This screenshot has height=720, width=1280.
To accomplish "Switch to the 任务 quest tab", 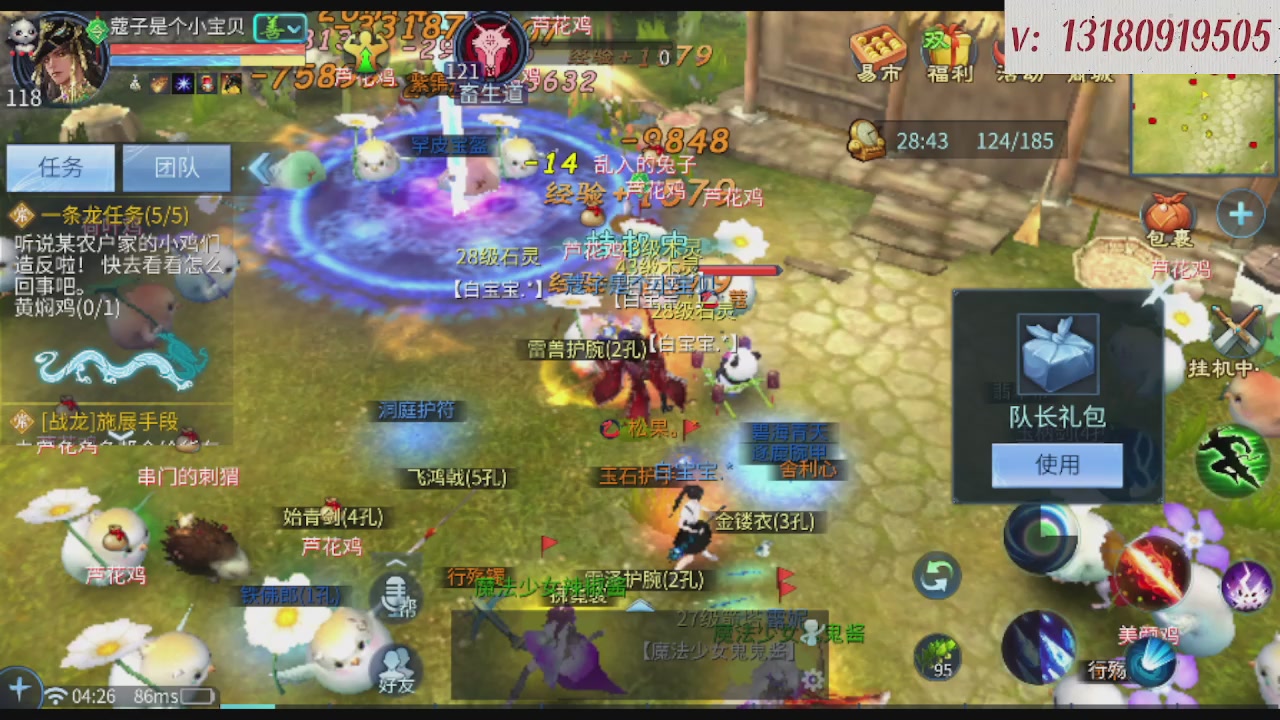I will (x=60, y=168).
